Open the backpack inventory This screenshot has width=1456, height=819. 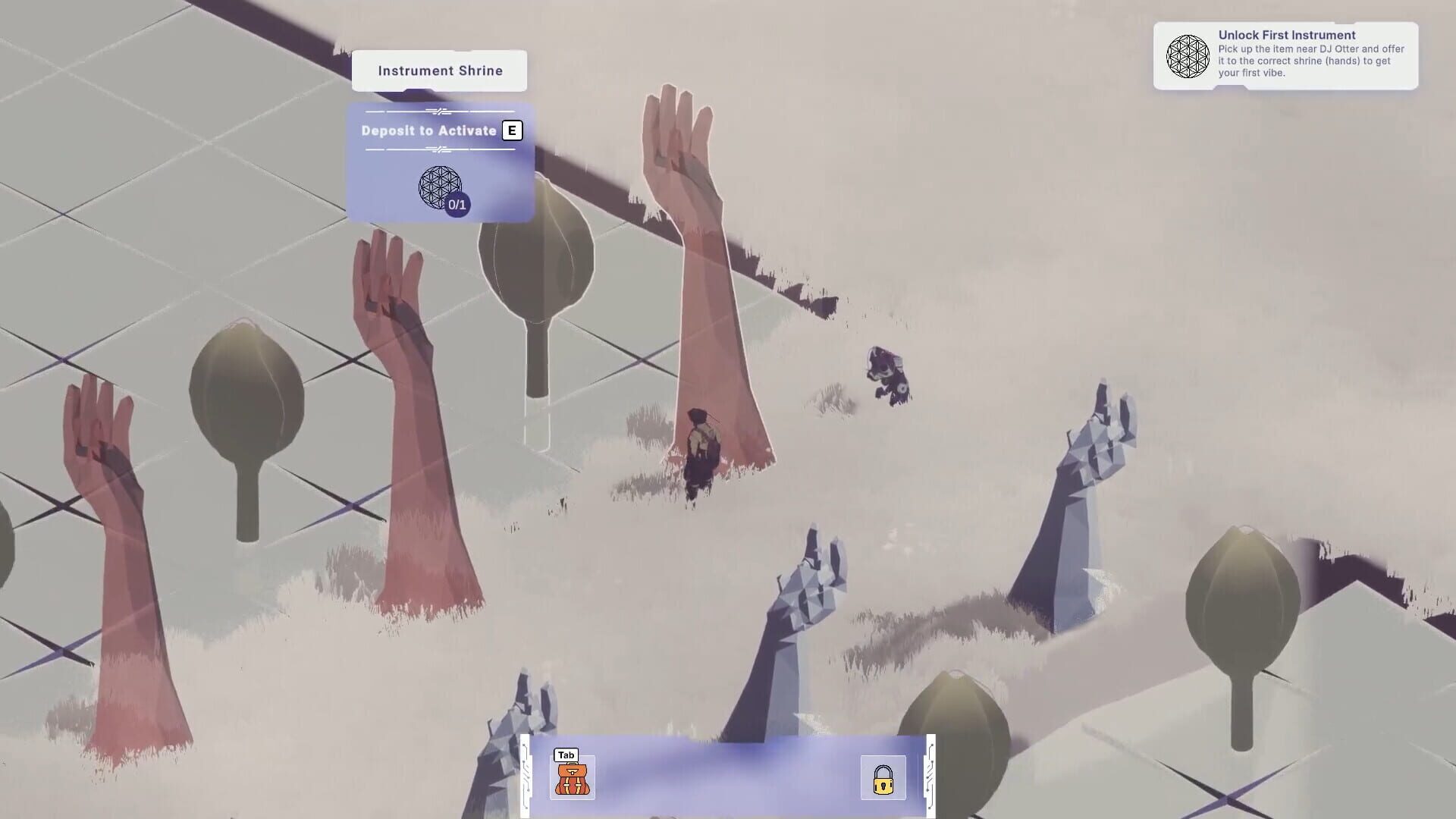574,777
